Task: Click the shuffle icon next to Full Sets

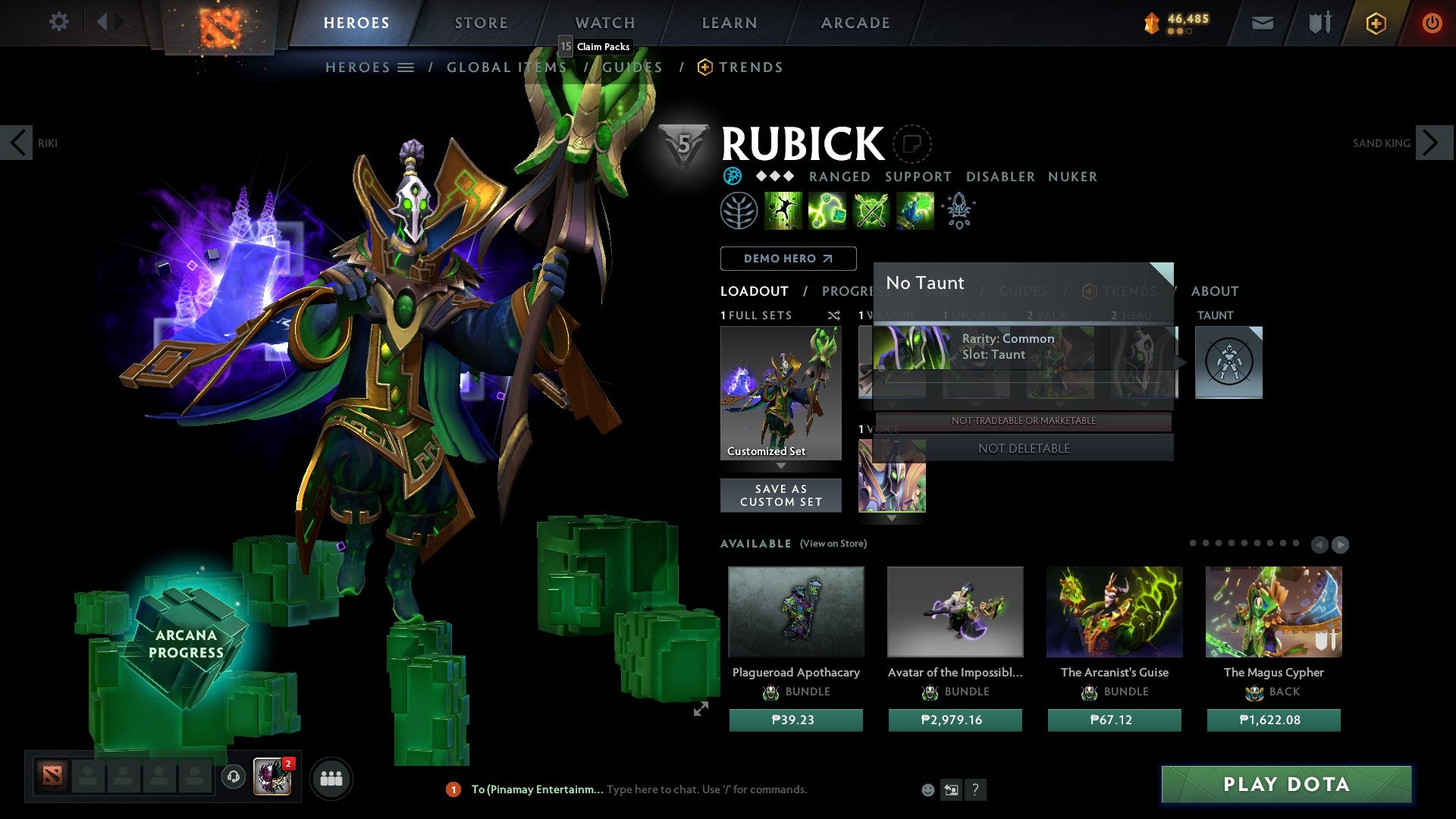Action: pyautogui.click(x=833, y=315)
